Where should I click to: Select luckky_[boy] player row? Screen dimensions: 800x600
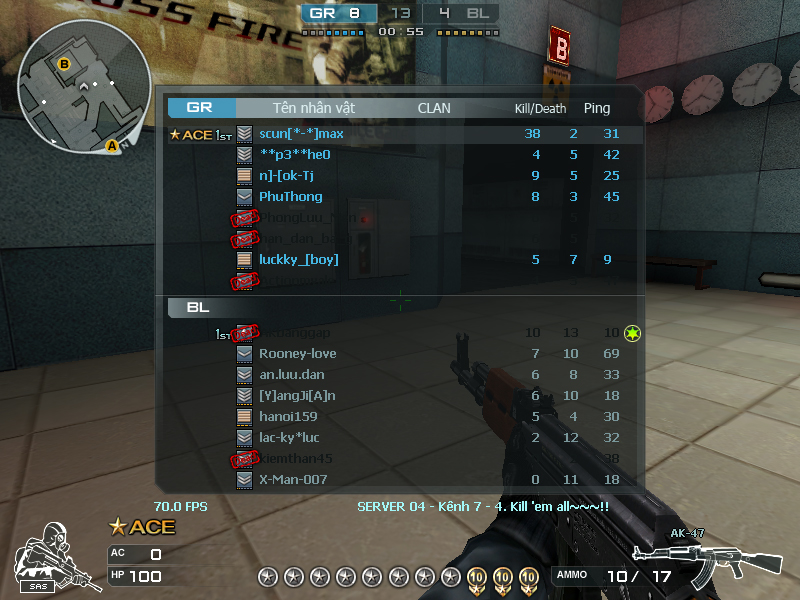(x=298, y=260)
